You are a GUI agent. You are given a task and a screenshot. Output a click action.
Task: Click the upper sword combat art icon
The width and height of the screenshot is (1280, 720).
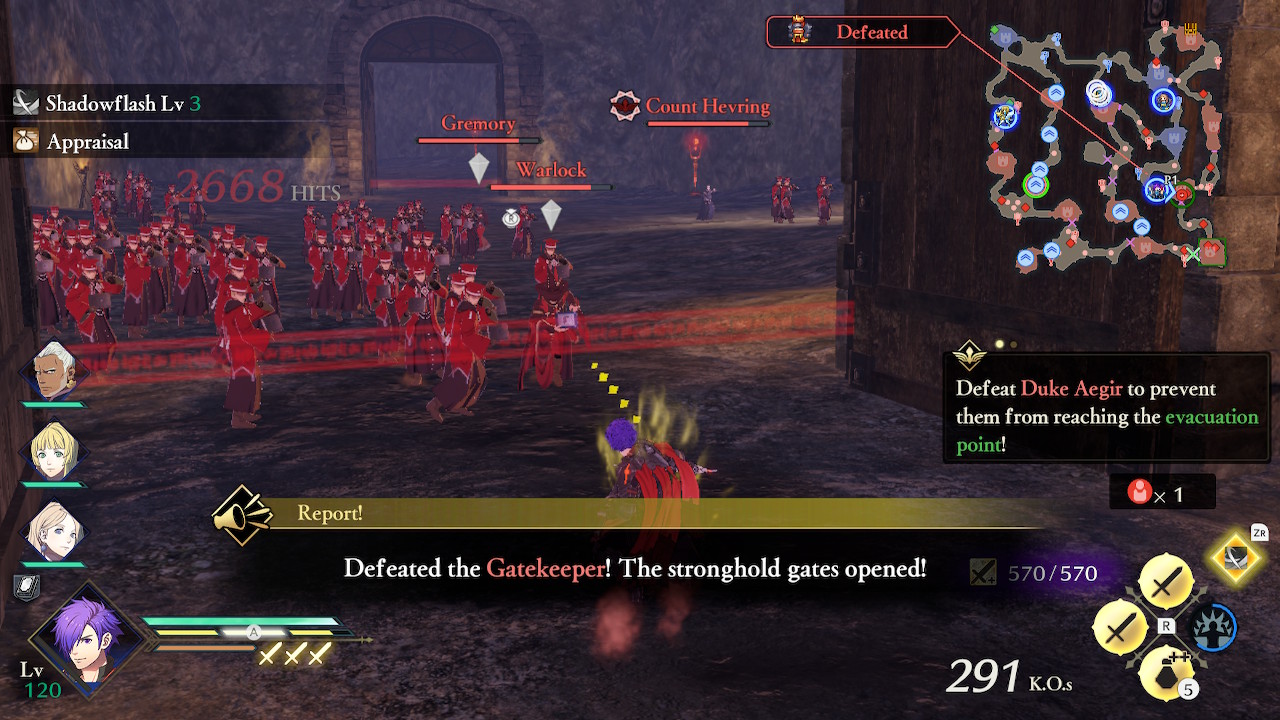click(x=1164, y=577)
